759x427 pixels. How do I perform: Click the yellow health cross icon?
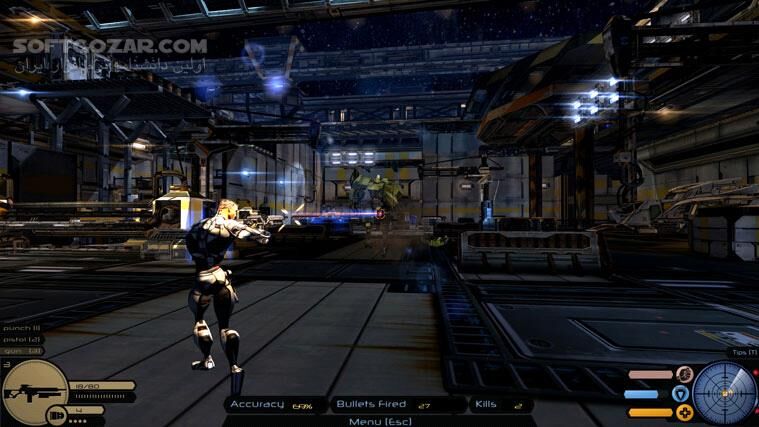click(x=683, y=412)
